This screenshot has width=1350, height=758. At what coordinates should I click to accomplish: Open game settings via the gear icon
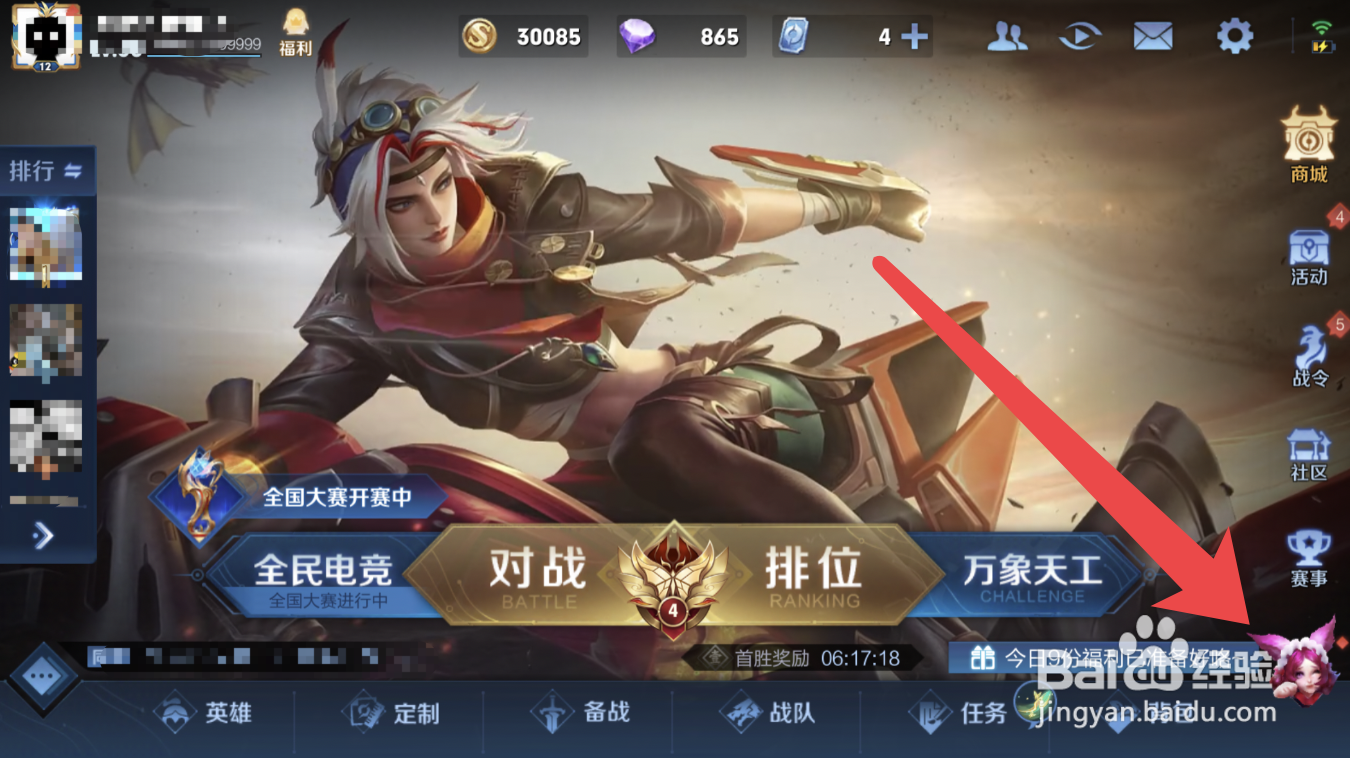(x=1234, y=35)
